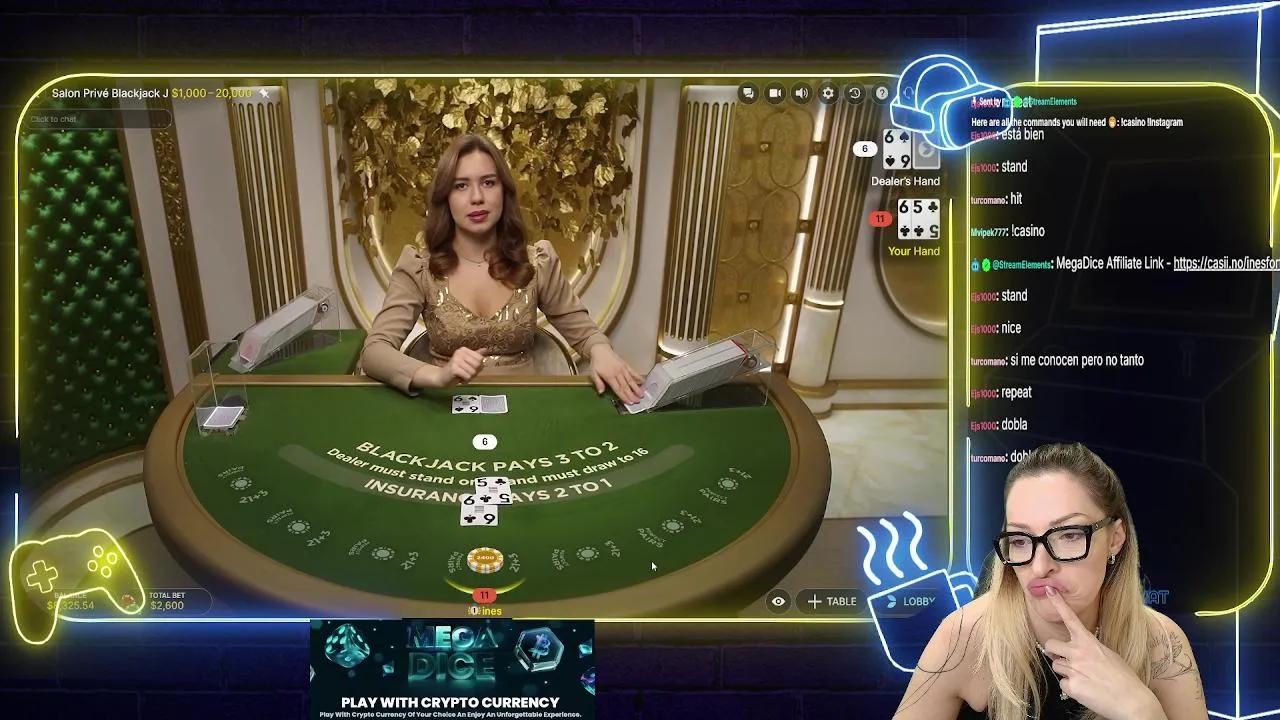Viewport: 1280px width, 720px height.
Task: Toggle interface visibility with the eye icon
Action: (778, 601)
